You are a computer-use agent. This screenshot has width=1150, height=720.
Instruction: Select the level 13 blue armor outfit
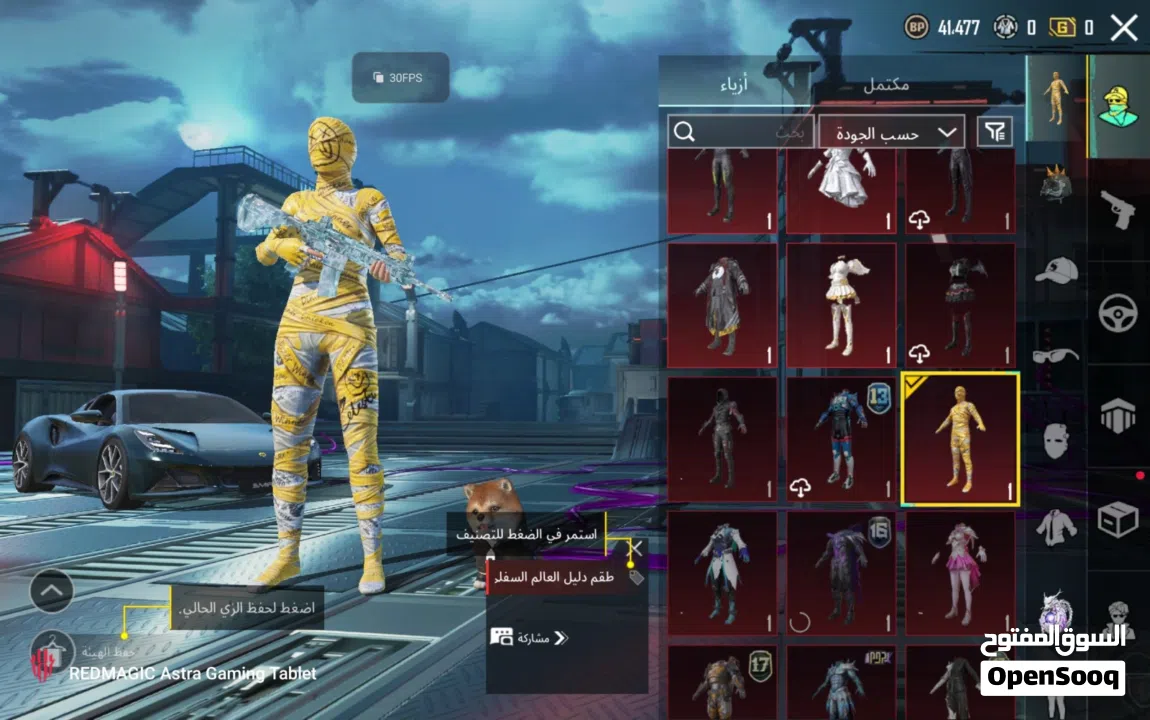(841, 439)
